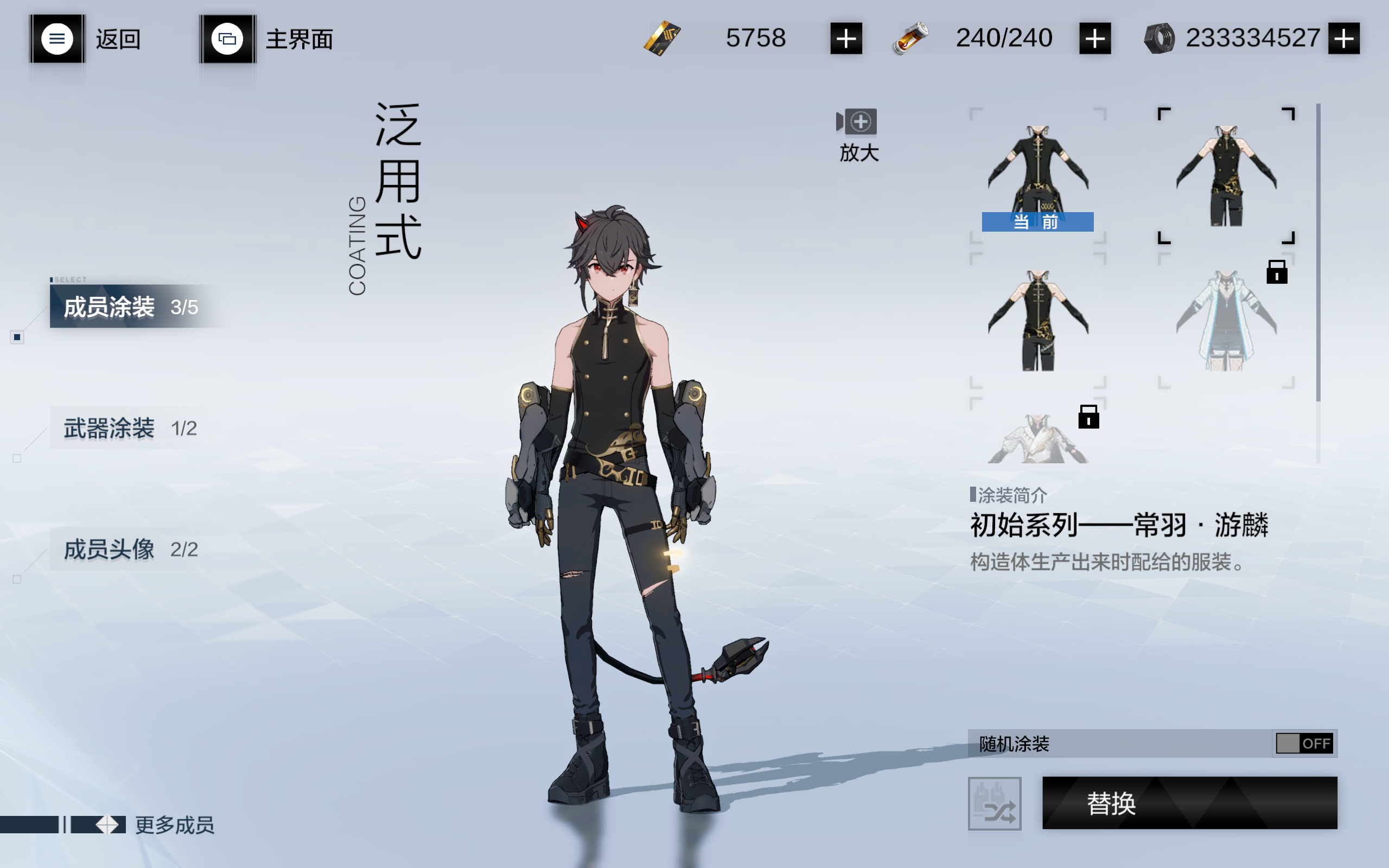Show 更多成员 more members
Viewport: 1389px width, 868px height.
point(173,825)
